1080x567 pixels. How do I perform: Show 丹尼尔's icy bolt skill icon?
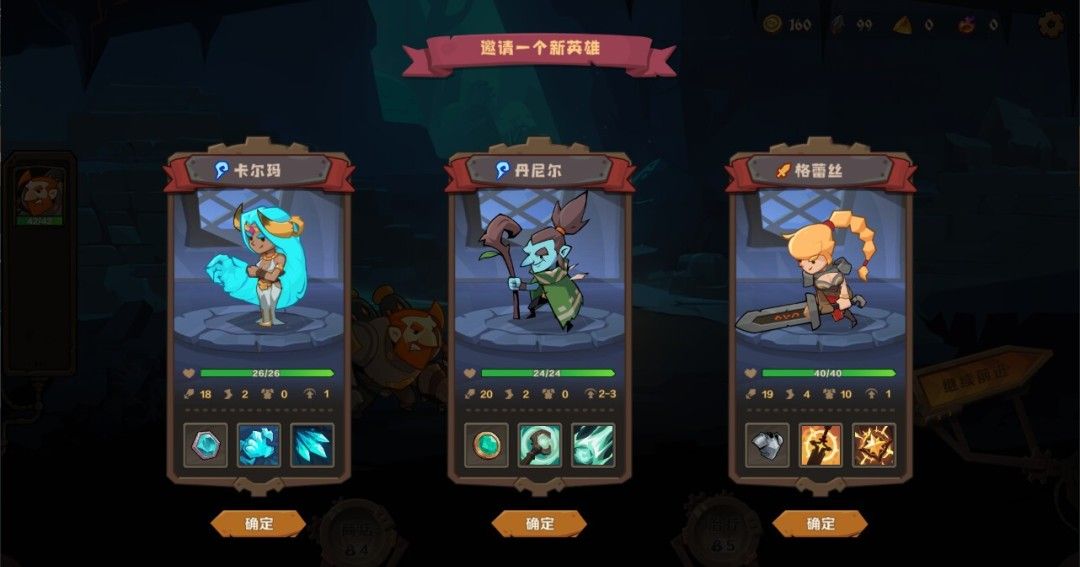click(x=593, y=445)
